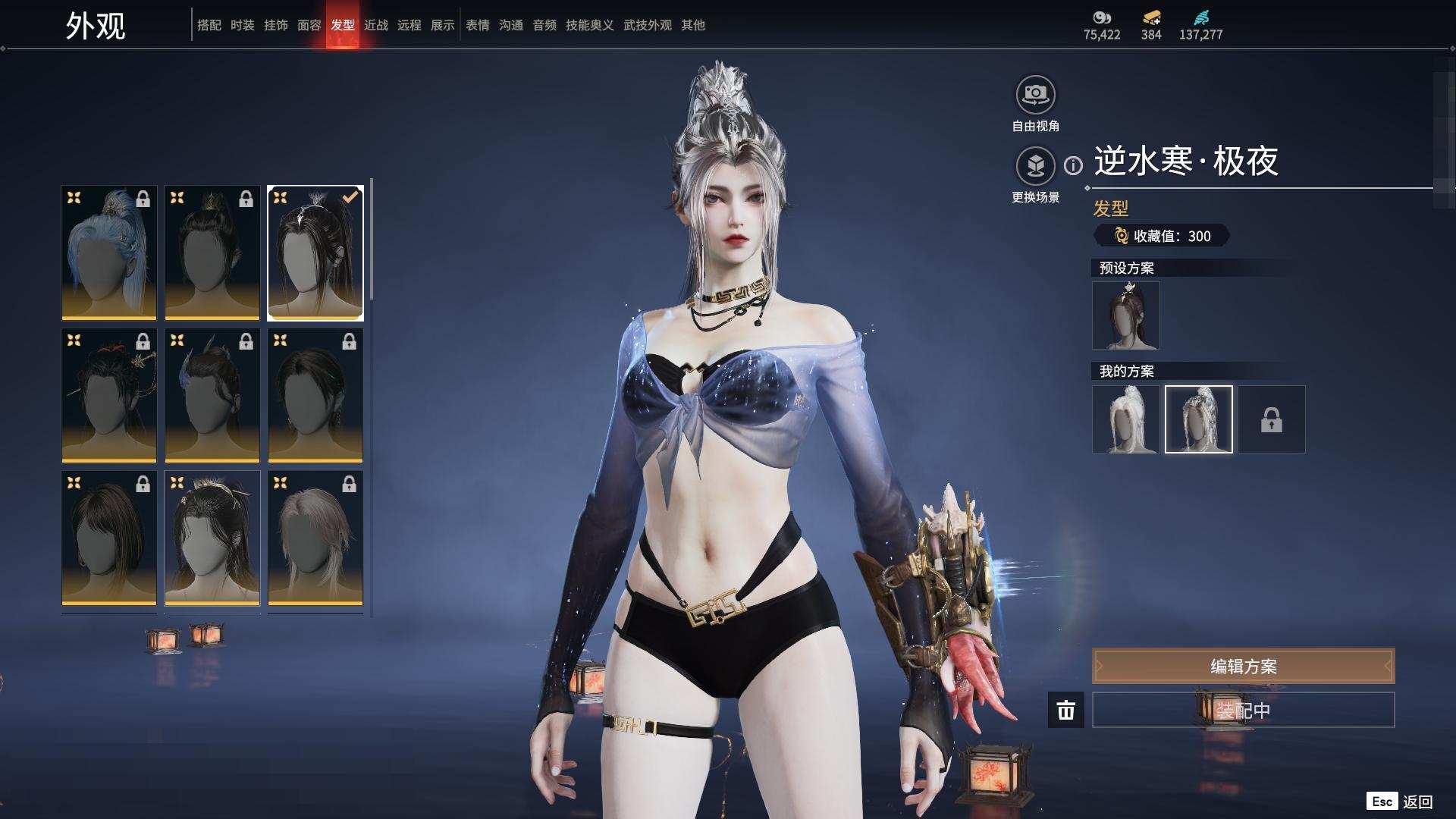This screenshot has width=1456, height=819.
Task: Open the info icon beside the title
Action: (x=1073, y=165)
